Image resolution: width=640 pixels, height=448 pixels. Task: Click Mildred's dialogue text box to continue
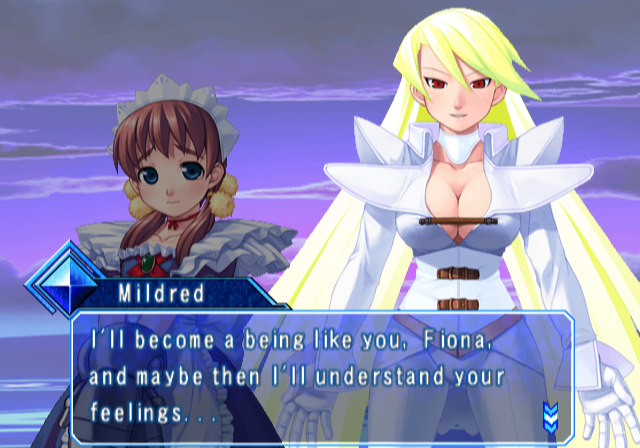pos(320,378)
